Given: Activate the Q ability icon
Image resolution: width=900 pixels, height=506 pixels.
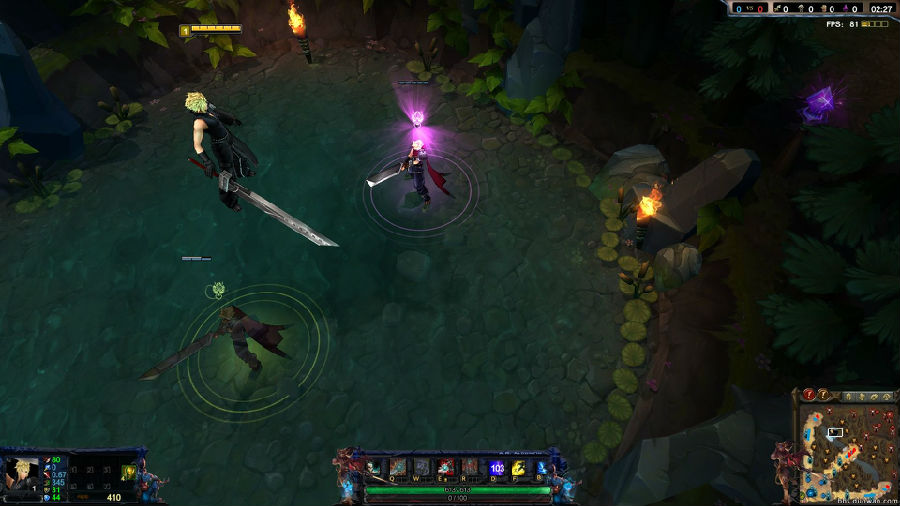Looking at the screenshot, I should [398, 467].
